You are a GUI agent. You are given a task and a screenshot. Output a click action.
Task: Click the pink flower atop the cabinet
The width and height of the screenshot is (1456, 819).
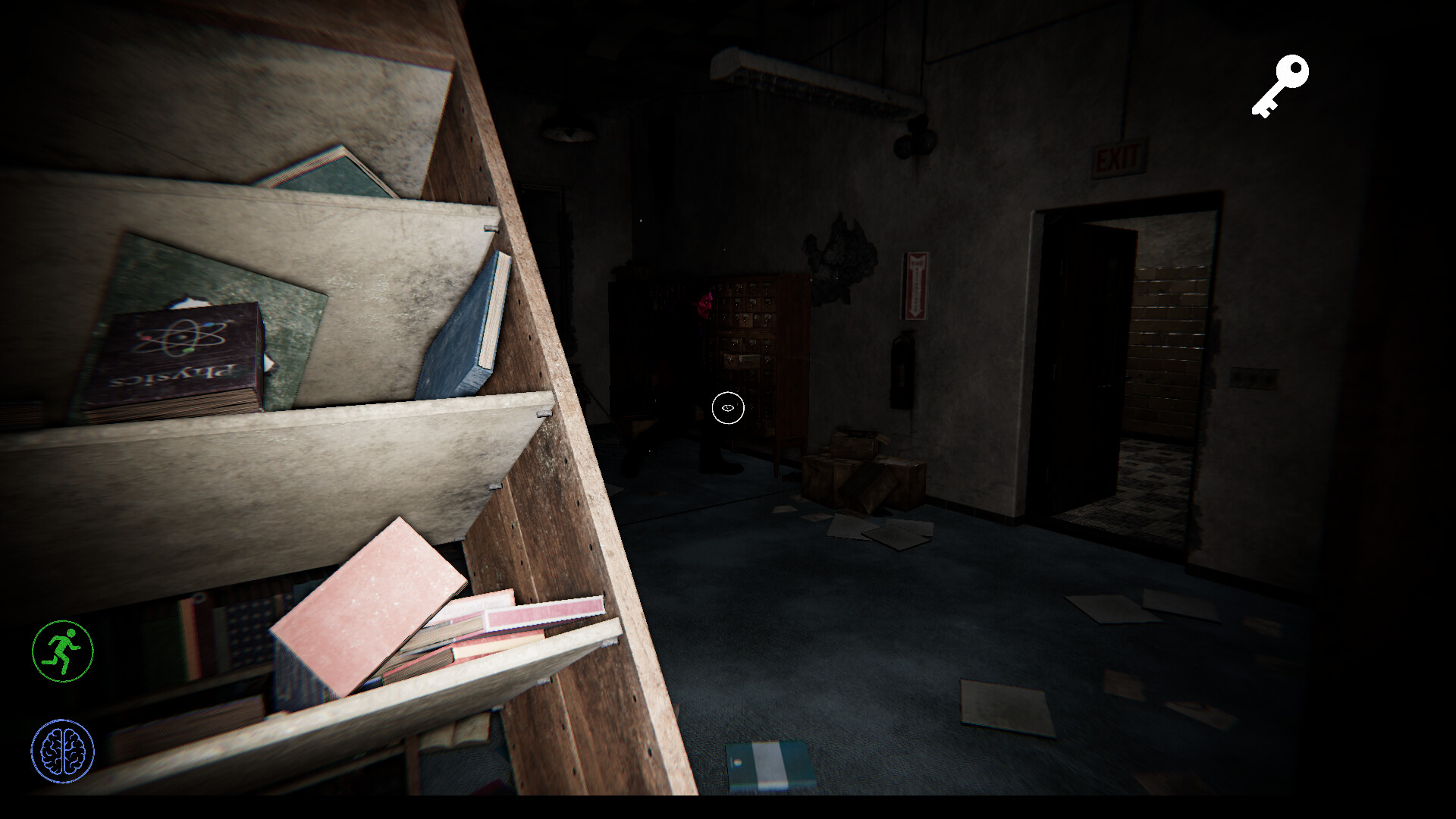point(705,303)
